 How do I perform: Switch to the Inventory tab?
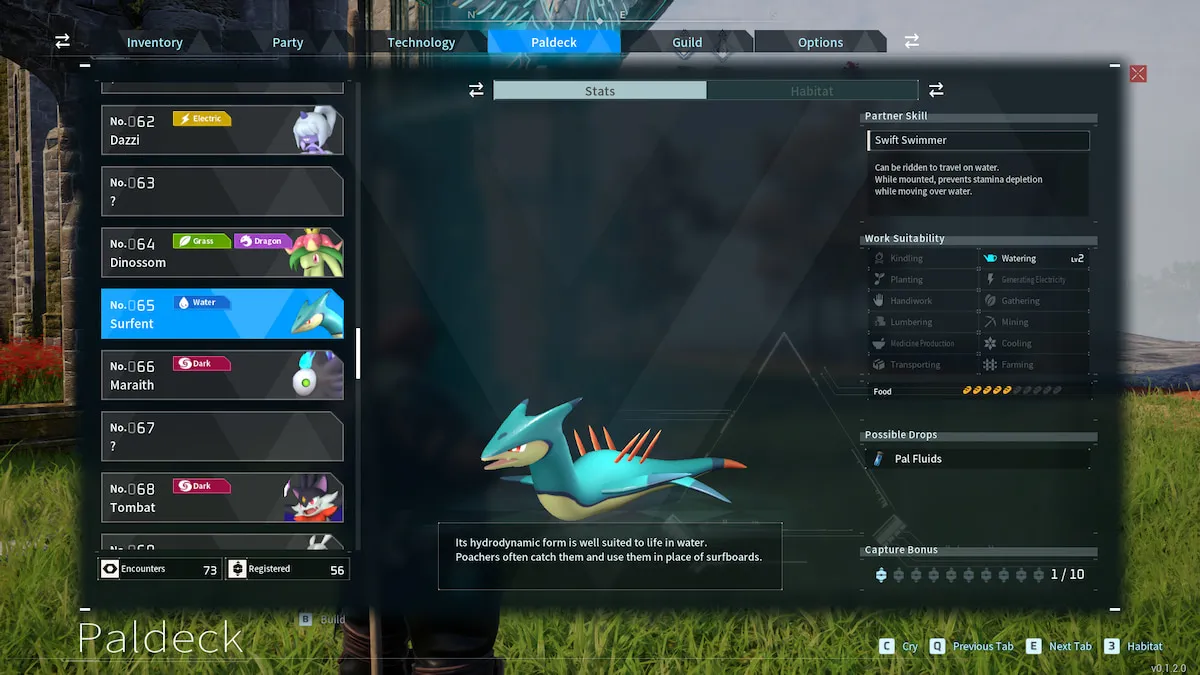coord(155,42)
